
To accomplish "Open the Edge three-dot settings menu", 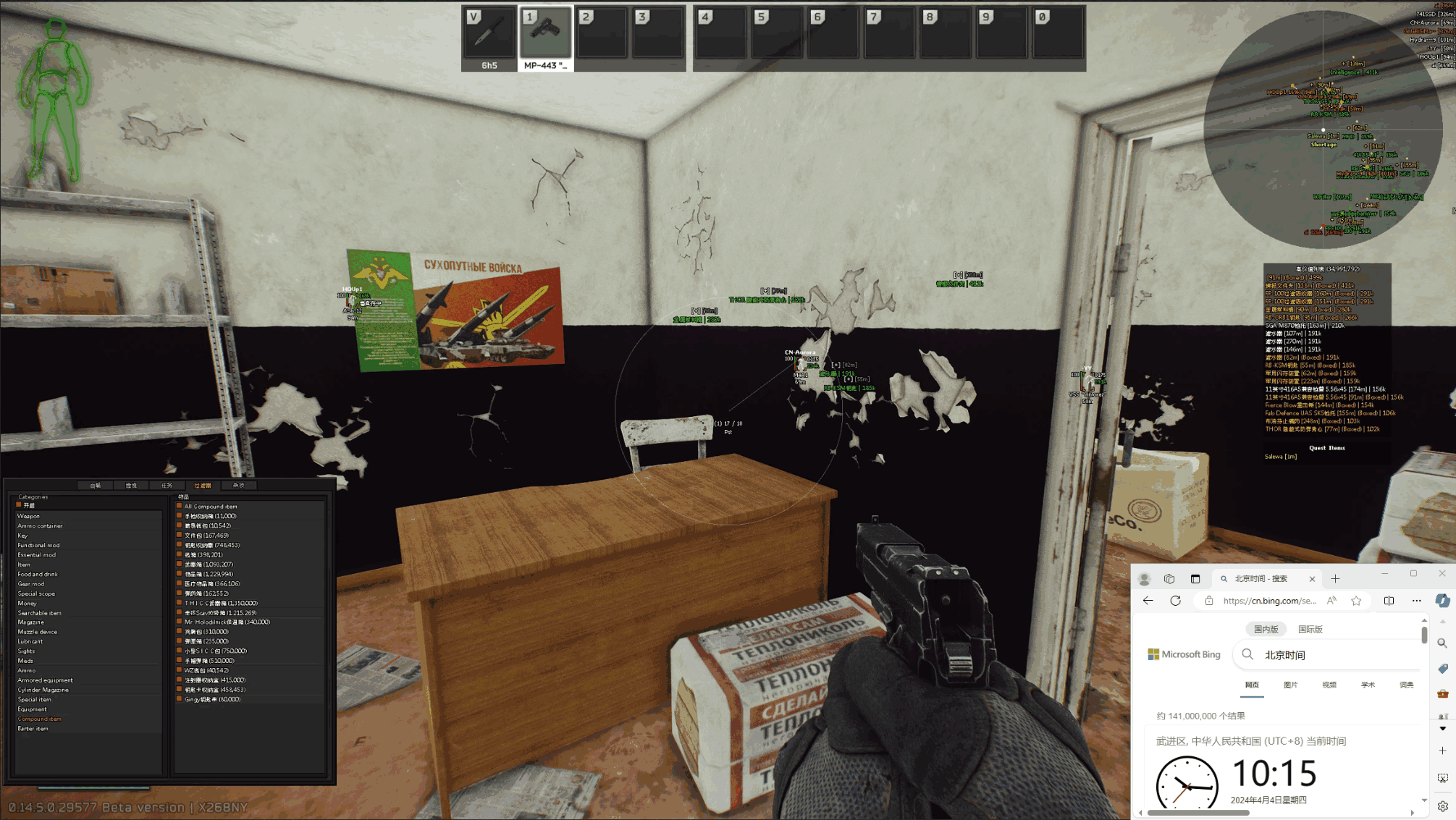I will pos(1416,601).
